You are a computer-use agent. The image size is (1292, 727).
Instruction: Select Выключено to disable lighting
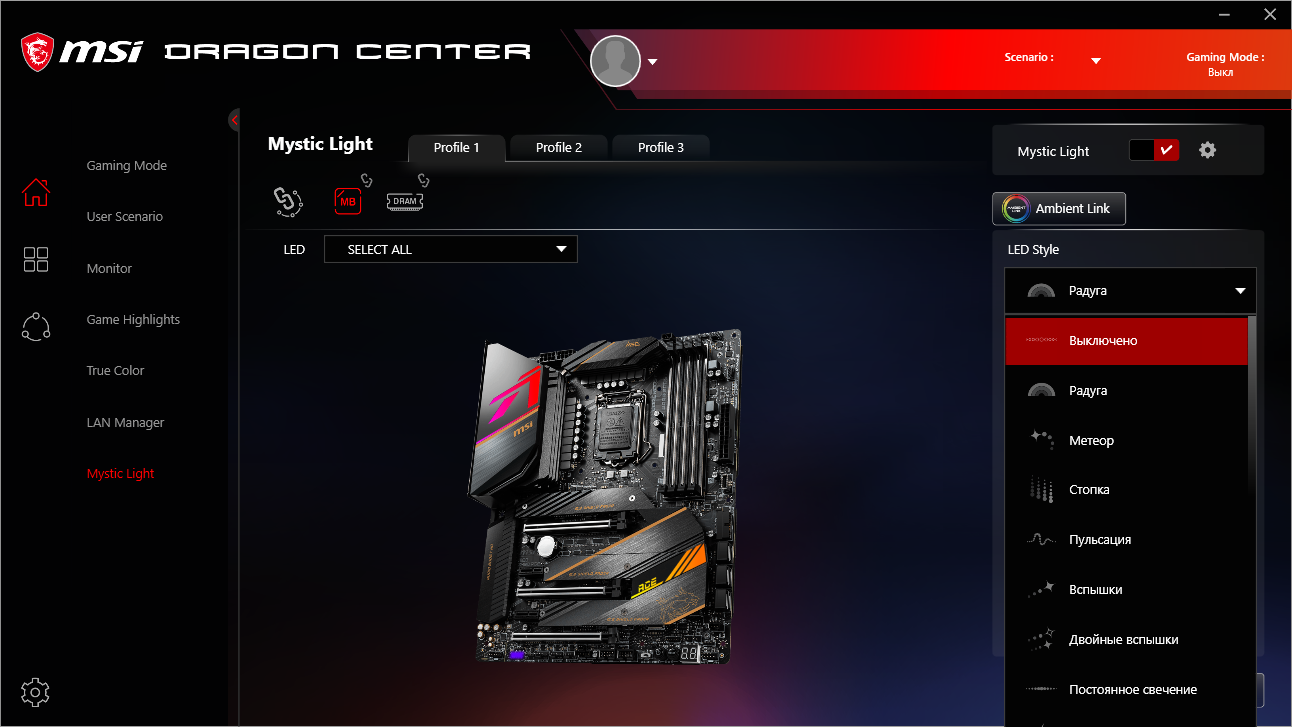1127,340
